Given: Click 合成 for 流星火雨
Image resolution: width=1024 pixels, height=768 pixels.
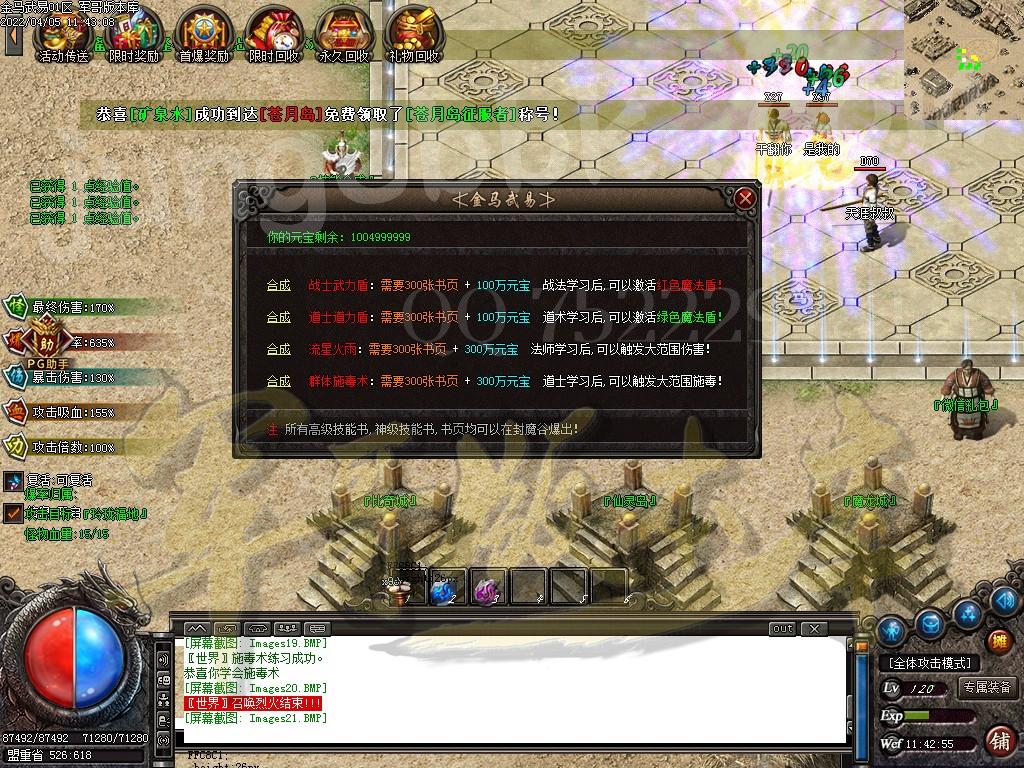Looking at the screenshot, I should point(278,349).
